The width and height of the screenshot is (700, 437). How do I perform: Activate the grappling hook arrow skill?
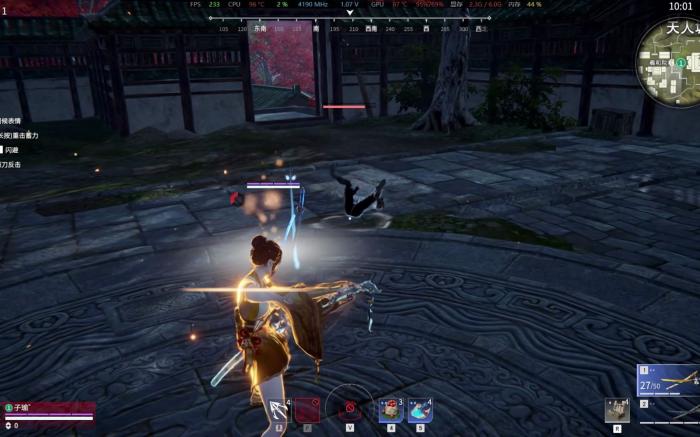(x=279, y=410)
